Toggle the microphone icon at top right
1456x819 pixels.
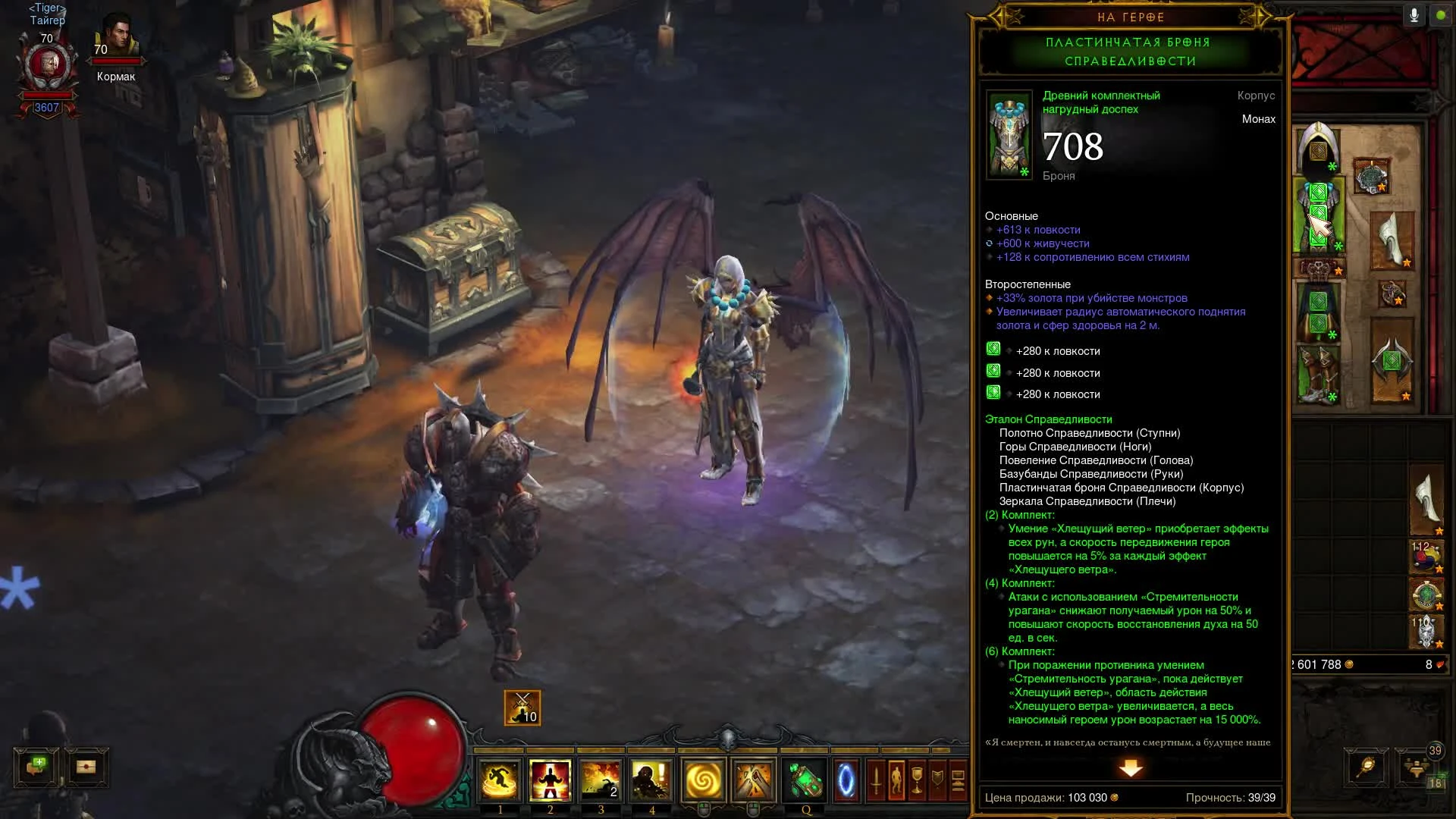pos(1414,13)
